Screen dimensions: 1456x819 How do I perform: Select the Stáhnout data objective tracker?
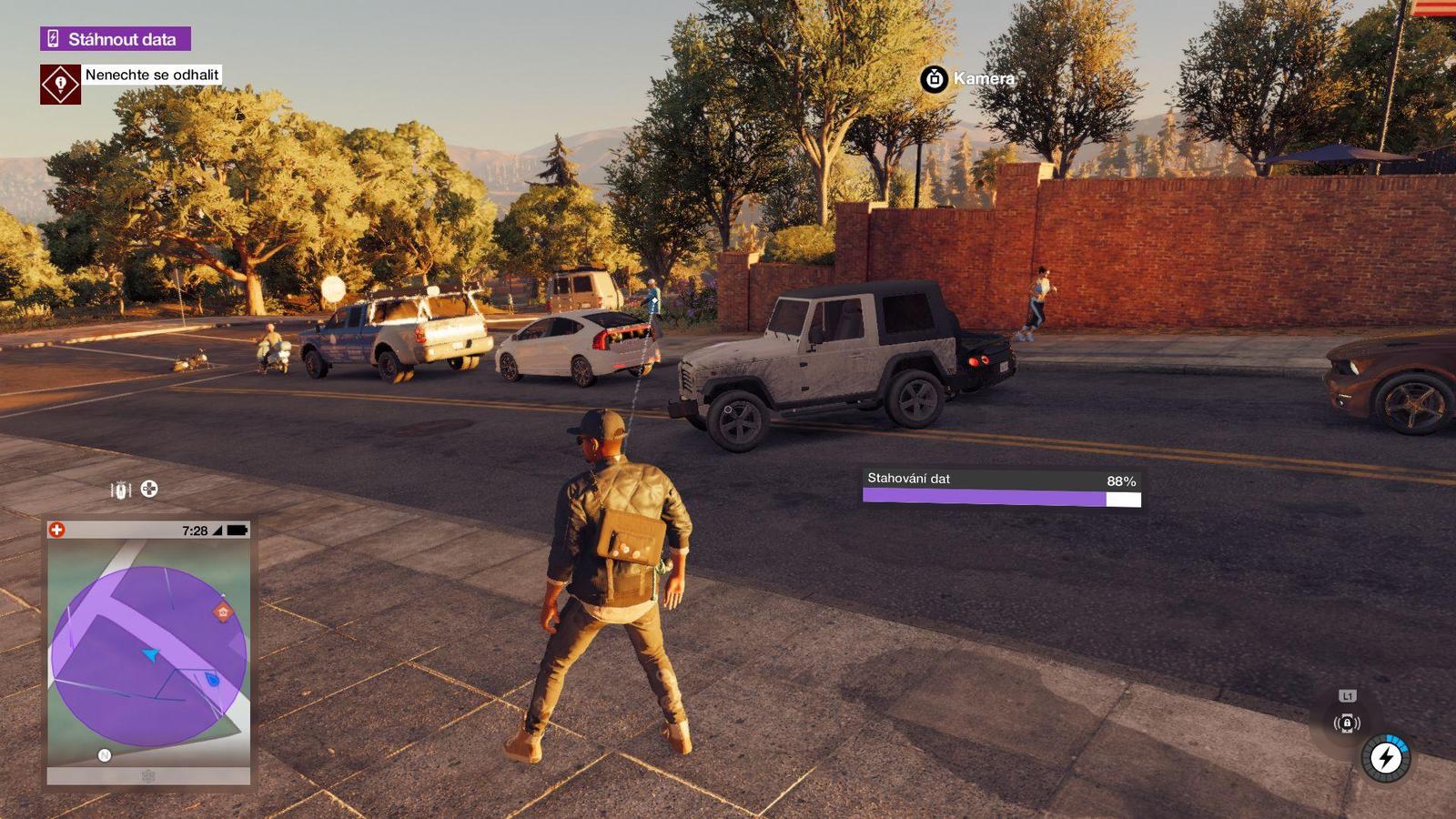[115, 39]
